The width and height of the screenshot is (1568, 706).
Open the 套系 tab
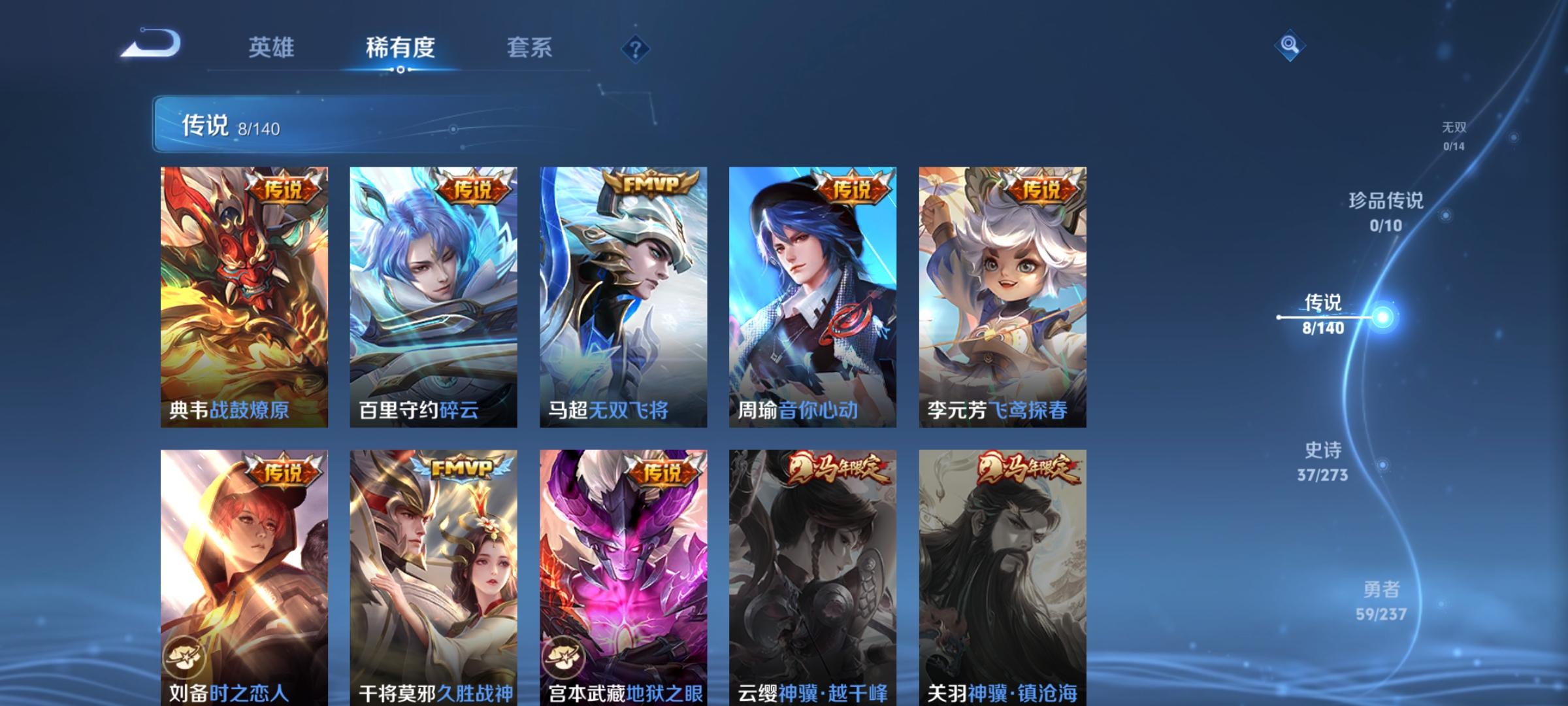coord(529,47)
